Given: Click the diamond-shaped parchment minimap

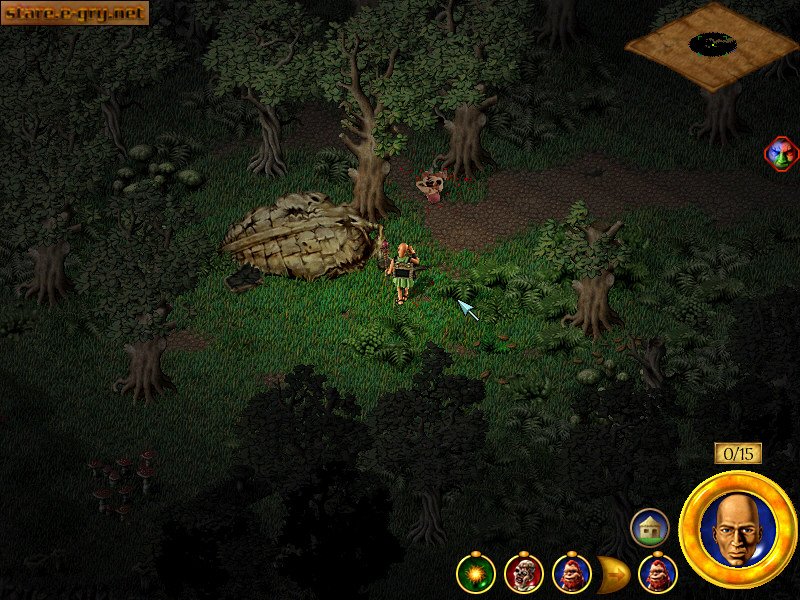Looking at the screenshot, I should click(x=712, y=45).
